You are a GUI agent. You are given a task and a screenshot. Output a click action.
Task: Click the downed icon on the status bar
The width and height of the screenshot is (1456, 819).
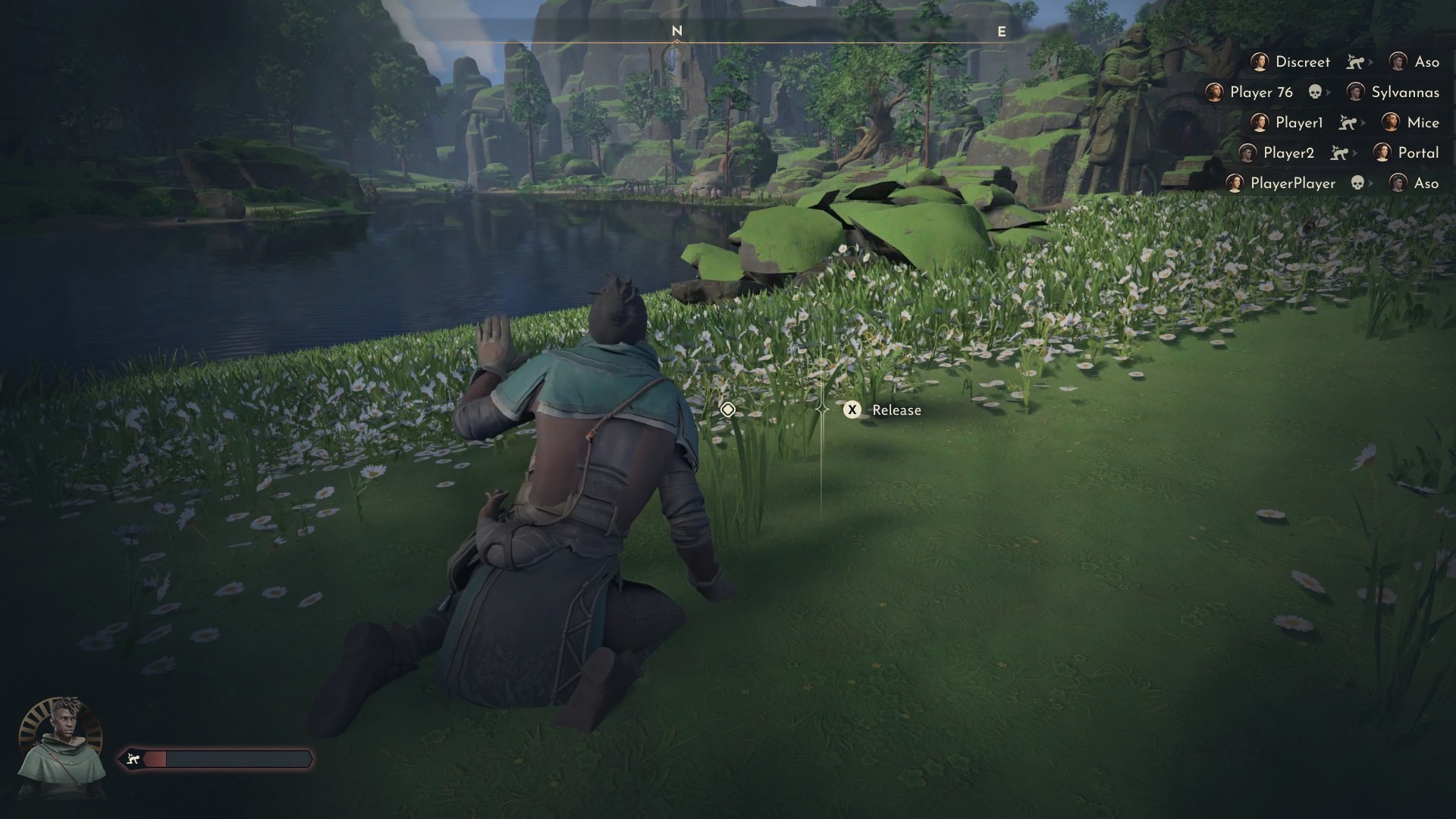coord(133,757)
